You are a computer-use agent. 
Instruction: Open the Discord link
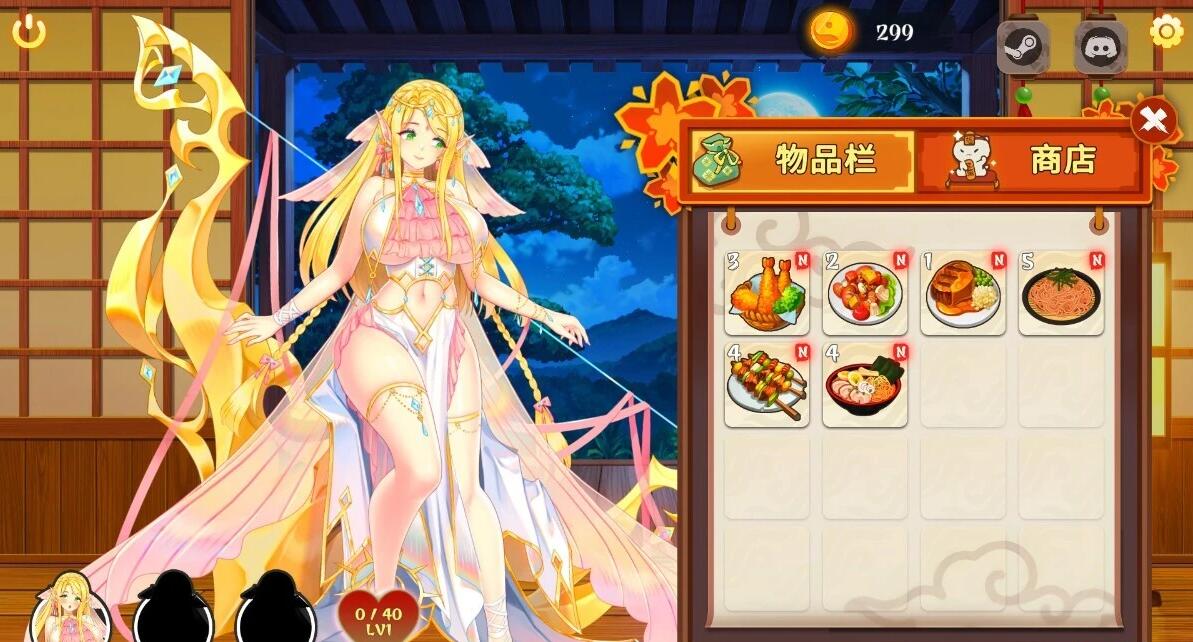click(x=1101, y=47)
